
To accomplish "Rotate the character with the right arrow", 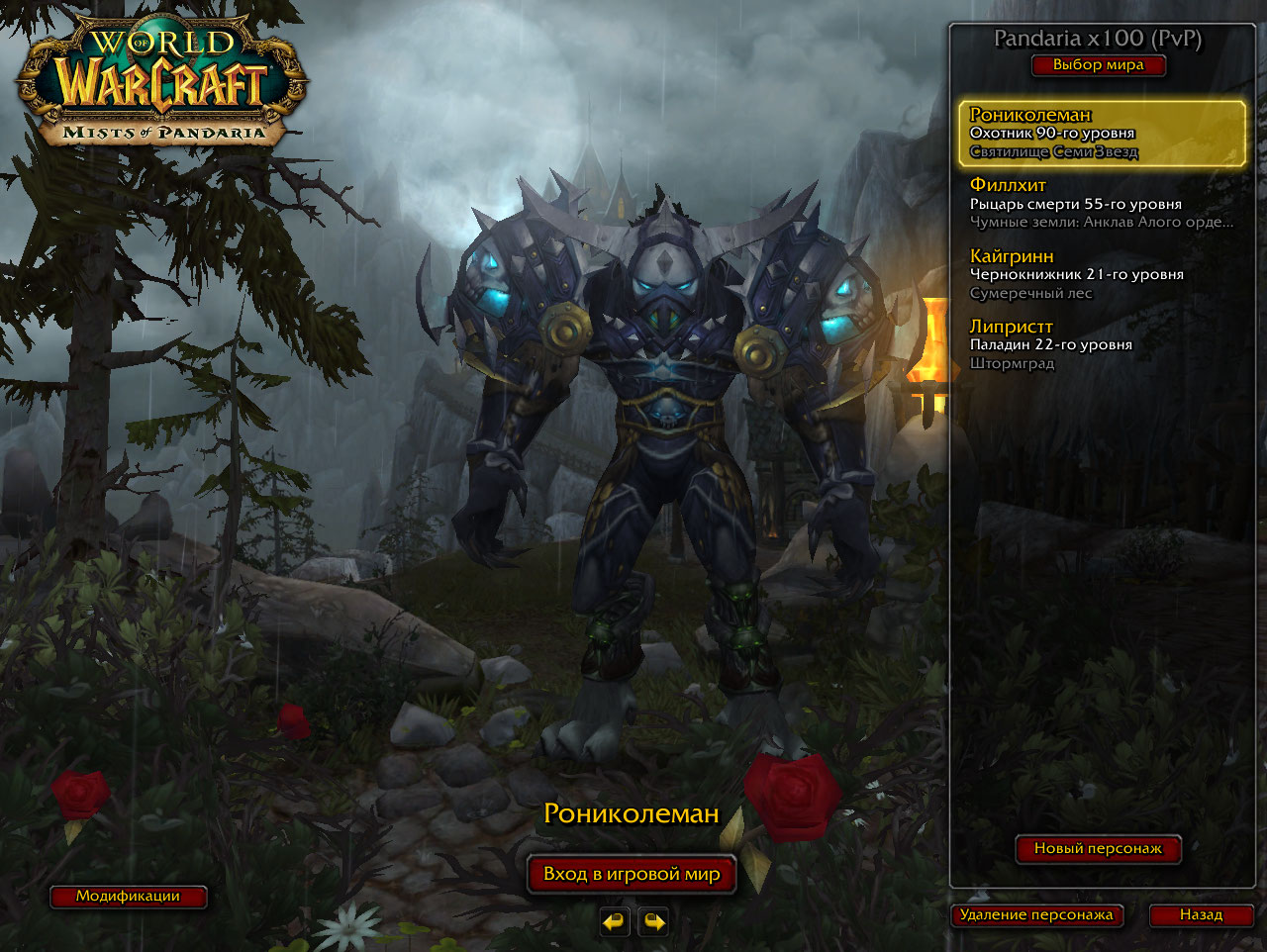I will (653, 922).
